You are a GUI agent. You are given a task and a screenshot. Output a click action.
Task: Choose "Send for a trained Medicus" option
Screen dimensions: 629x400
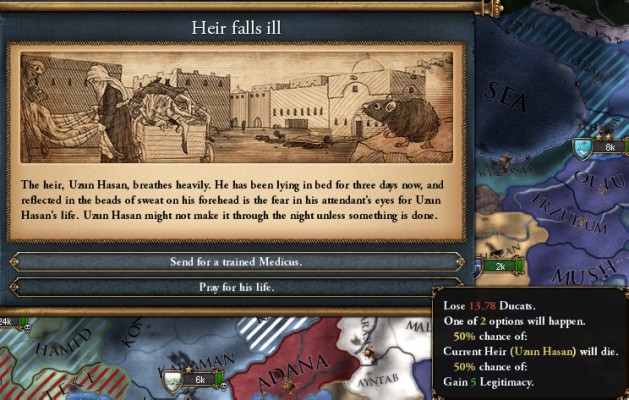point(236,261)
